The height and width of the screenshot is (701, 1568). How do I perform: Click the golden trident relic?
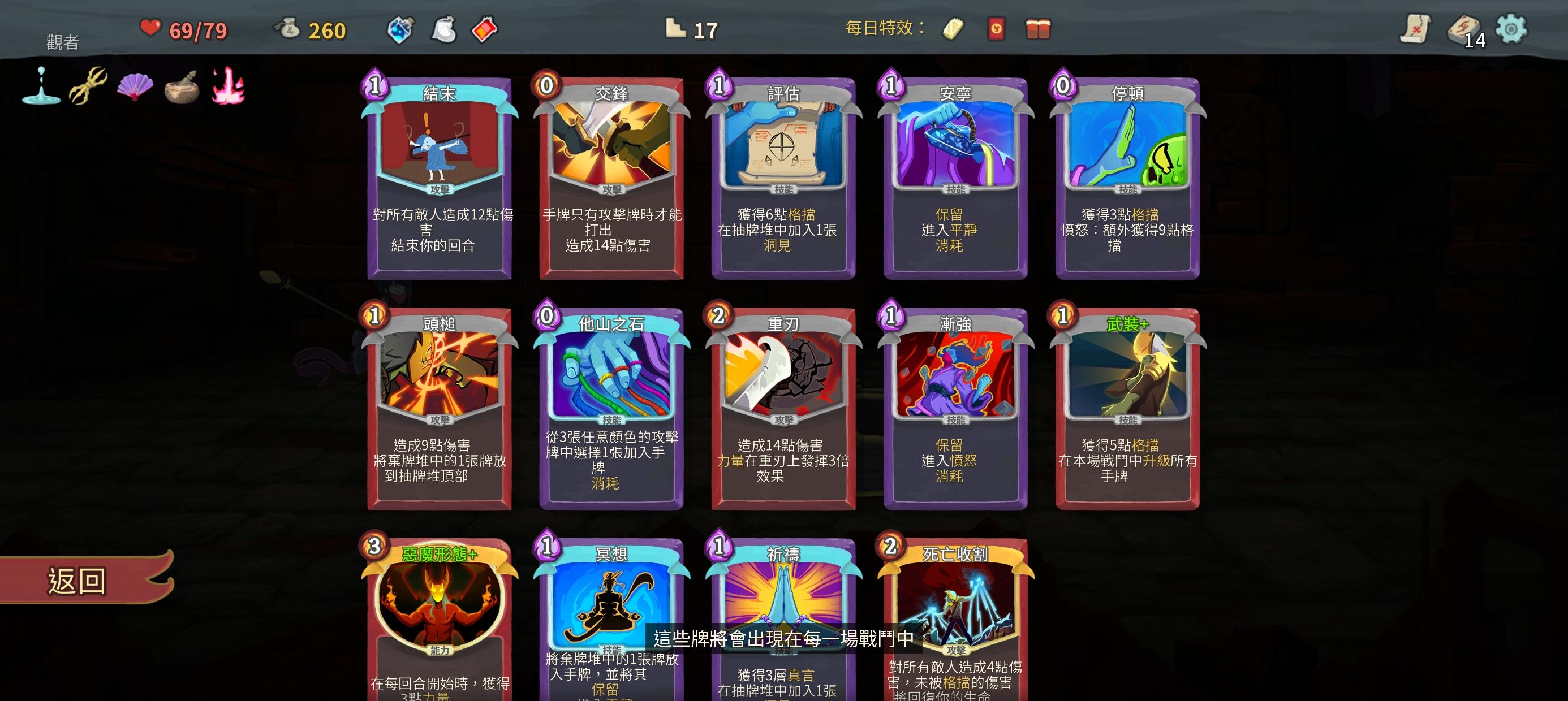tap(88, 85)
